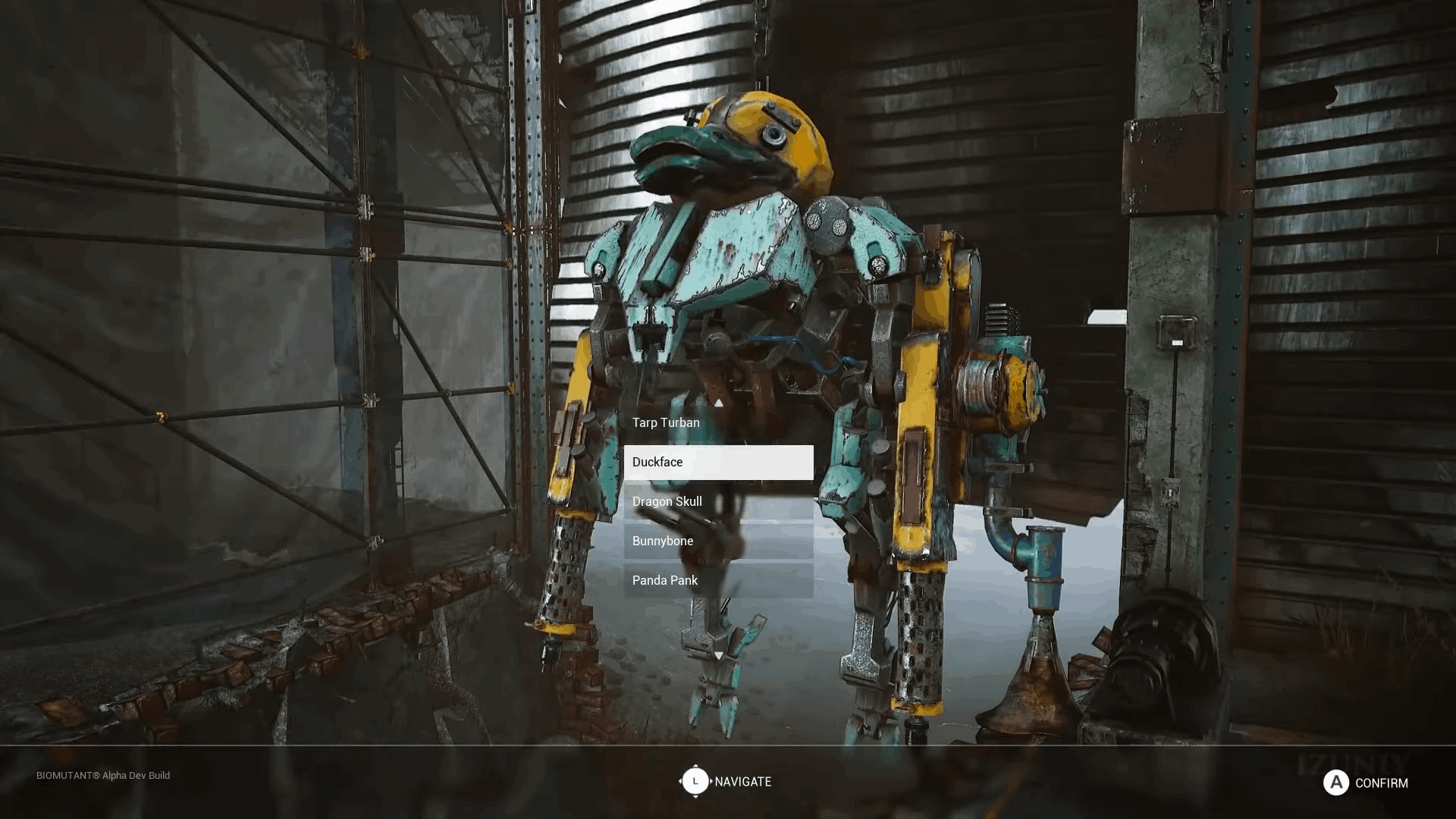Click the highlighted Duckface entry

click(657, 462)
